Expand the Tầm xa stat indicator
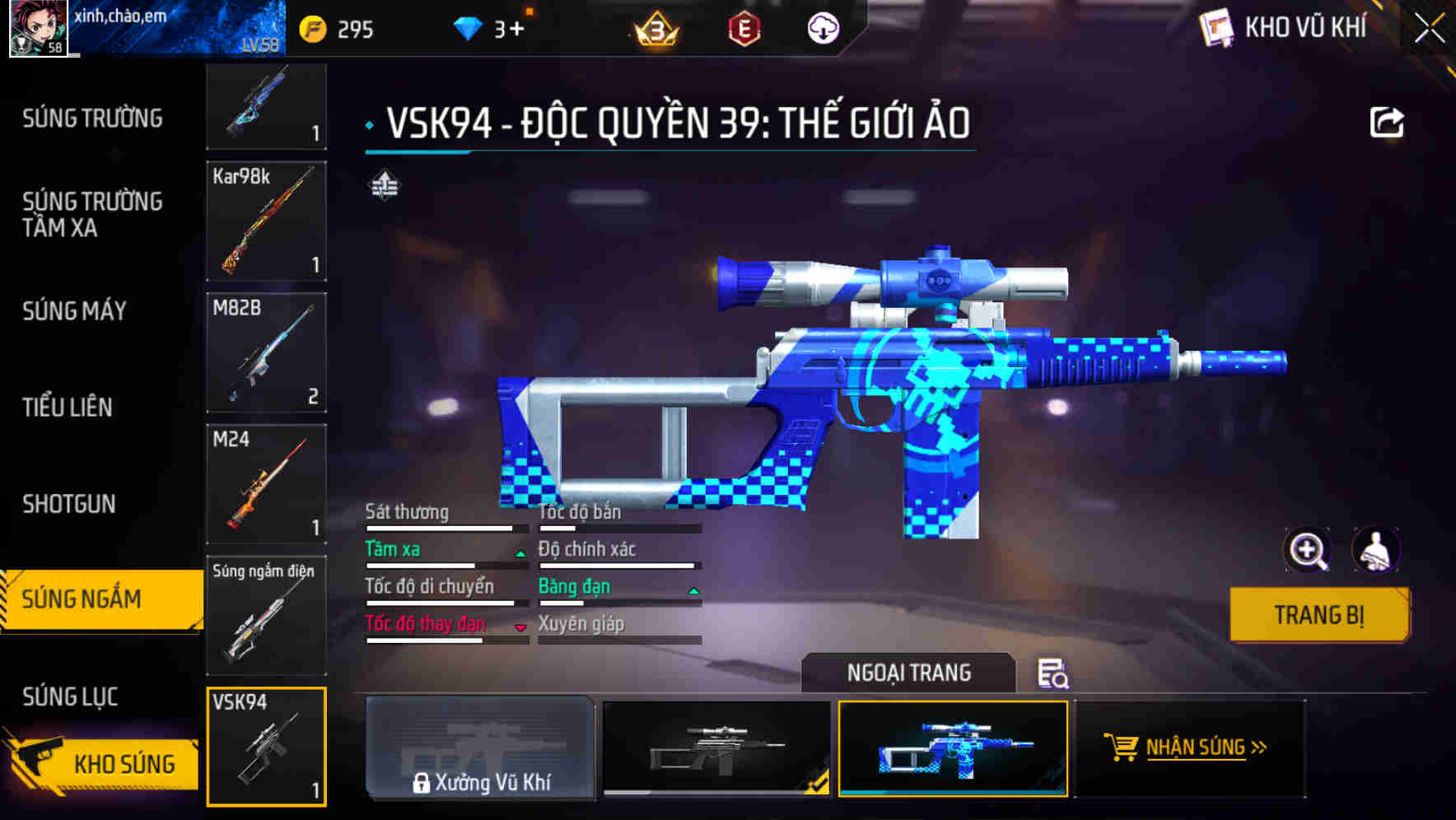This screenshot has height=820, width=1456. coord(520,554)
